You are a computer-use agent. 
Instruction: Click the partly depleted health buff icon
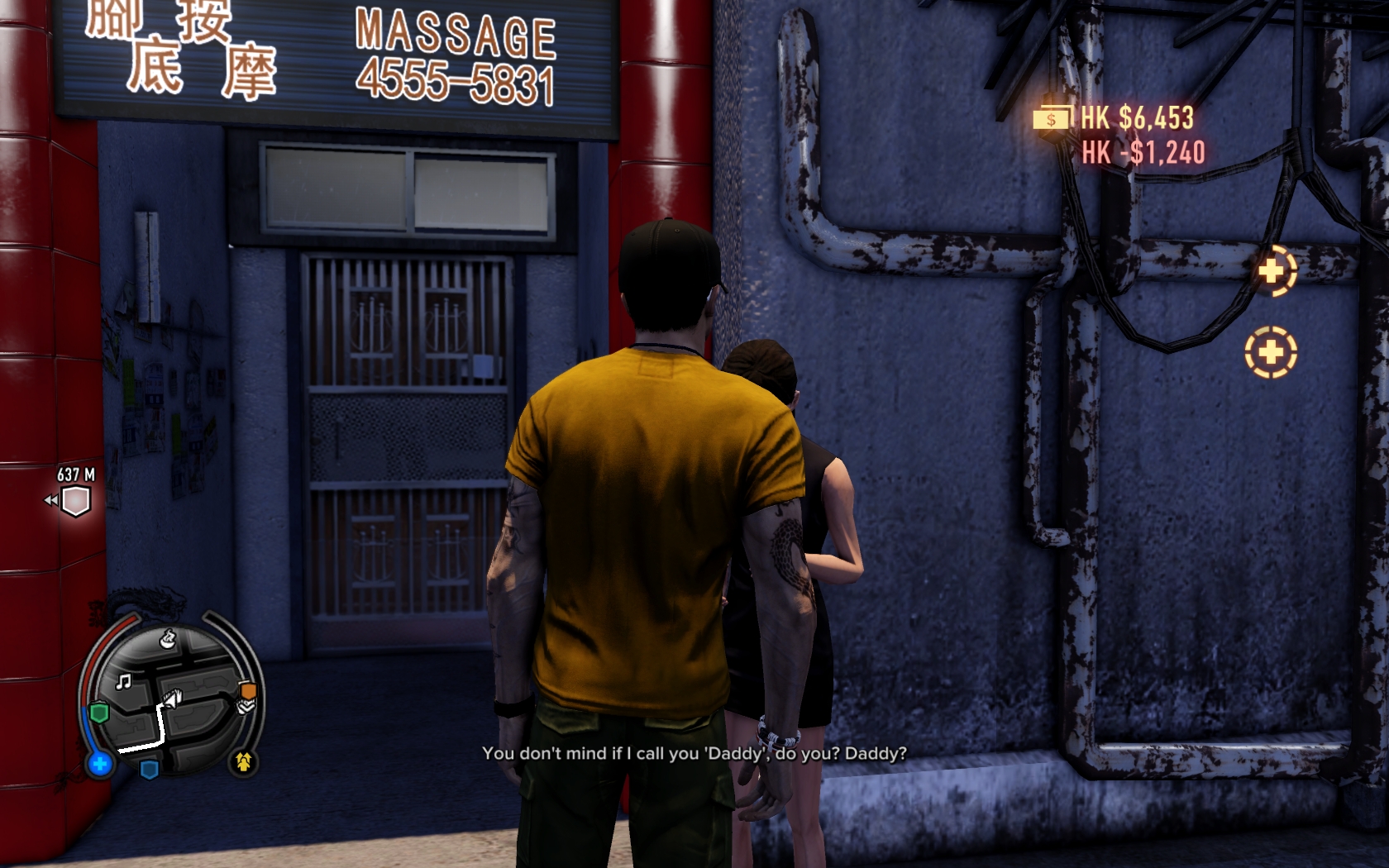[x=1272, y=271]
